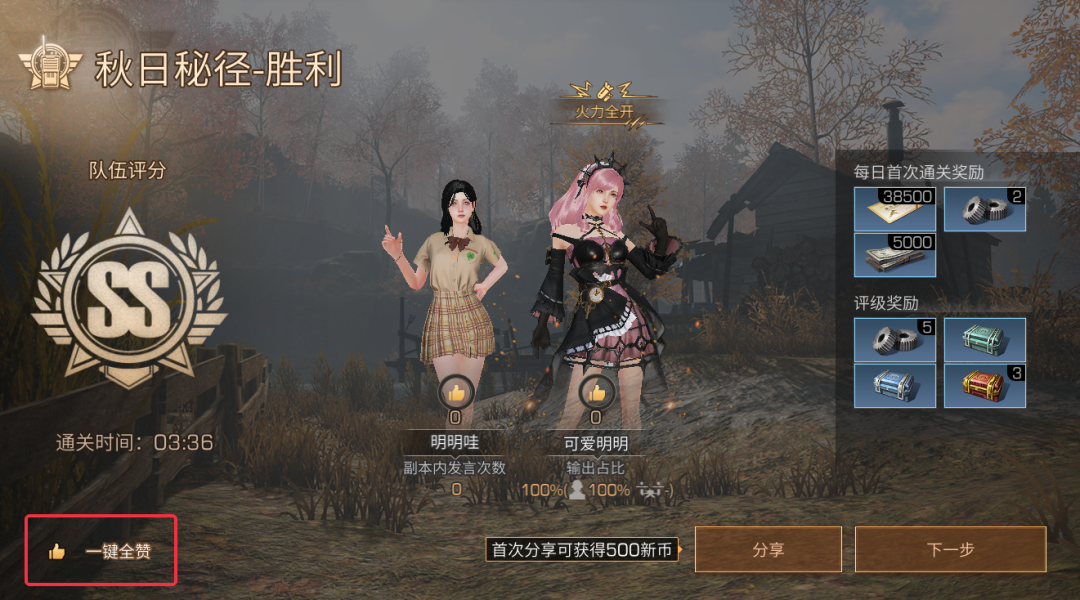Inspect the 5000 cash stack reward

pyautogui.click(x=895, y=255)
